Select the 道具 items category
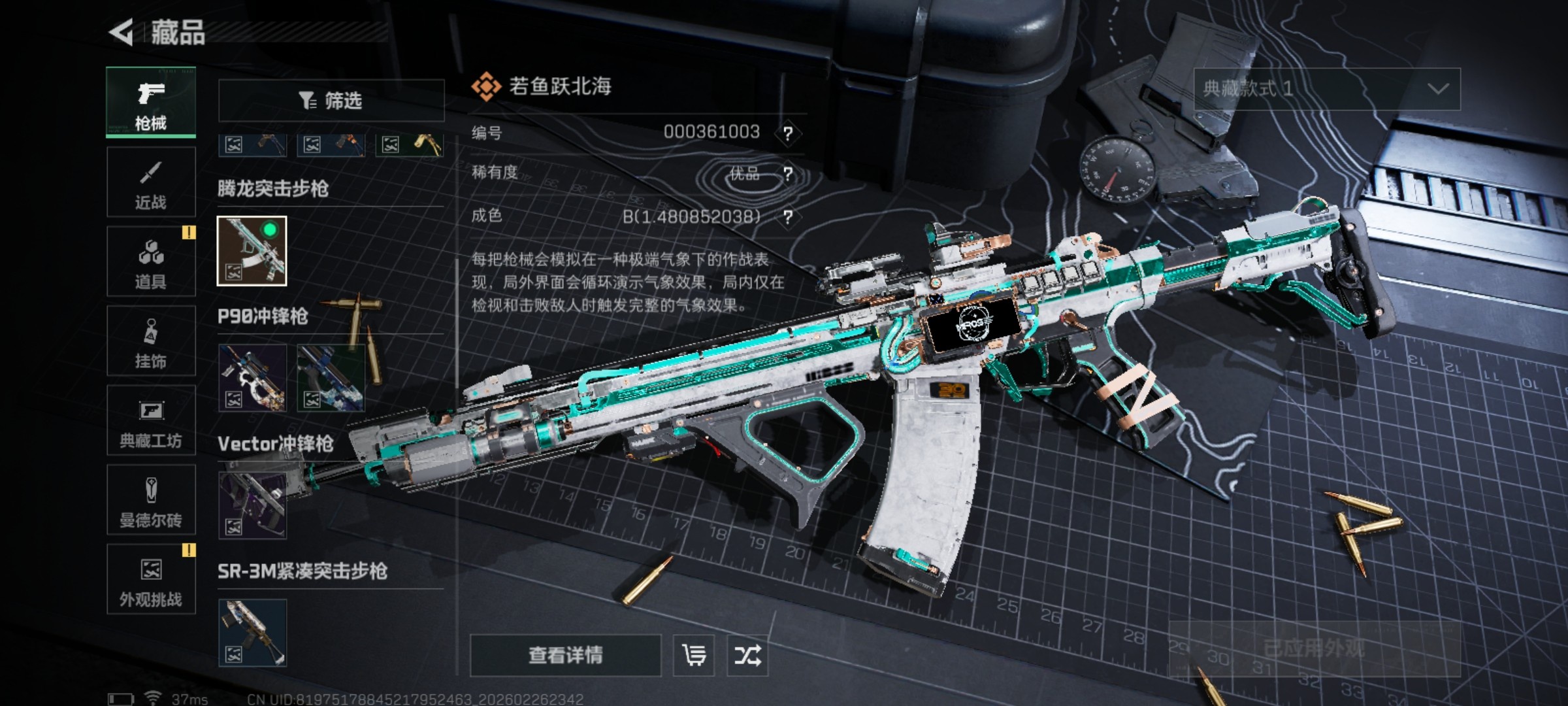This screenshot has width=1568, height=706. 151,262
